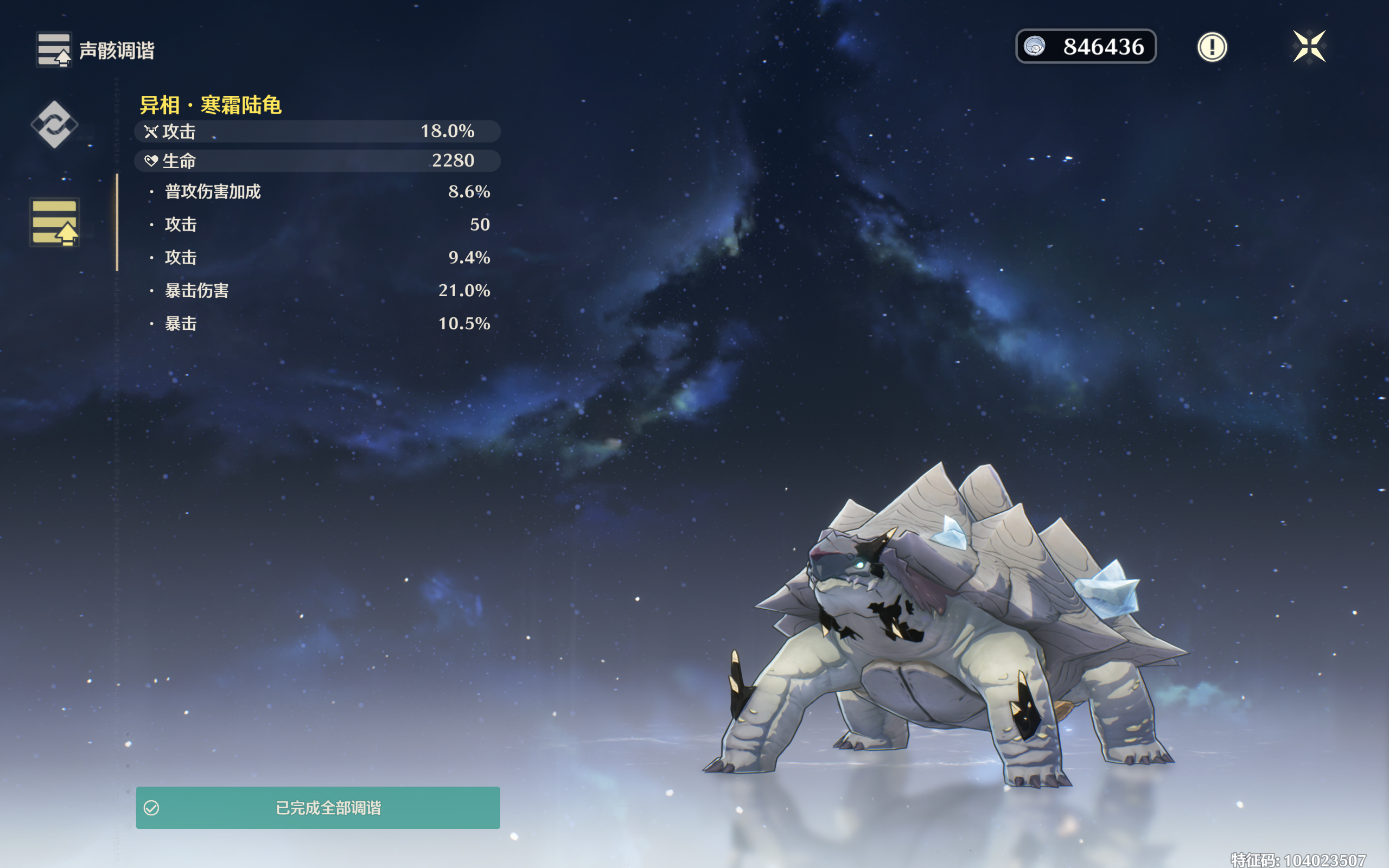Select the 普攻伤害加成 sub-stat row
The height and width of the screenshot is (868, 1389).
tap(318, 191)
